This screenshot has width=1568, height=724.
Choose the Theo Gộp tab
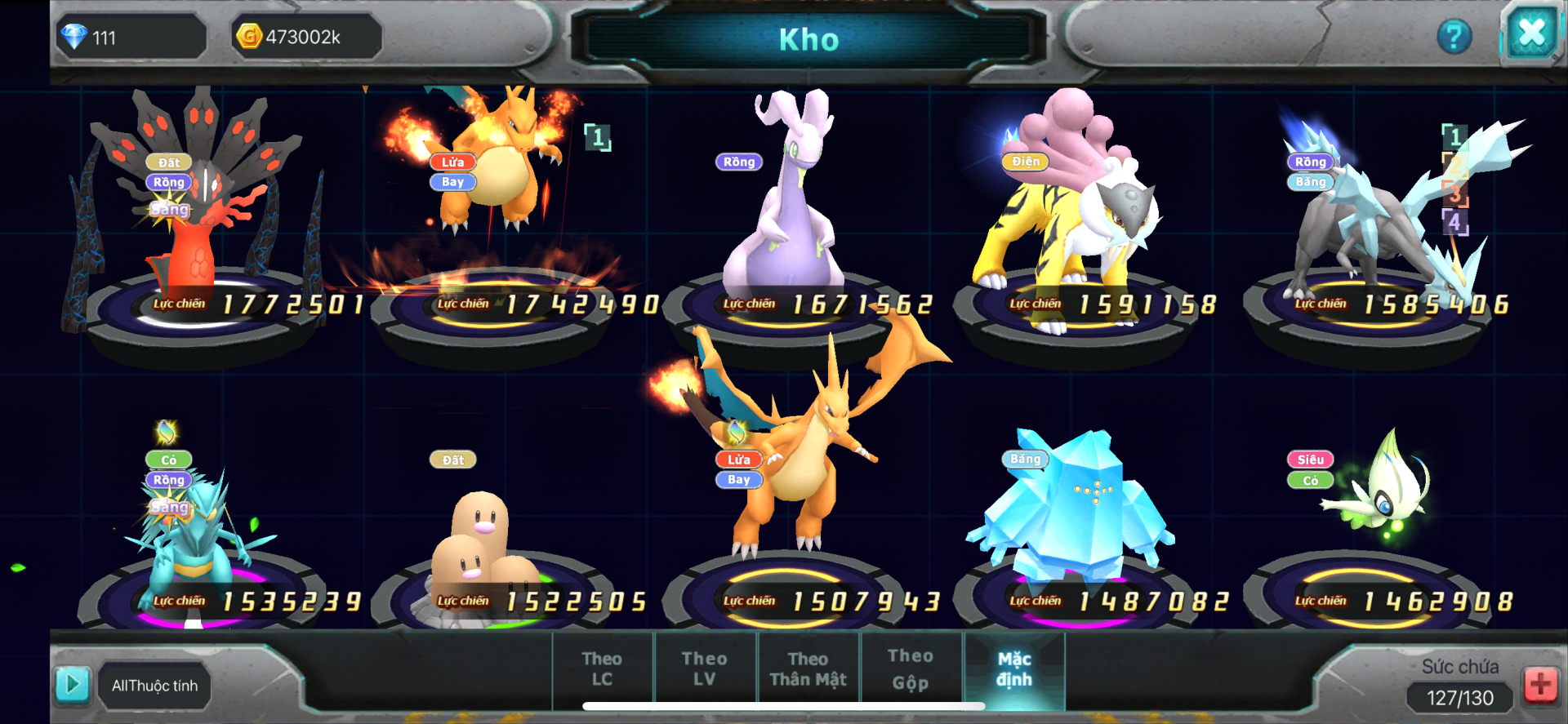(x=910, y=668)
